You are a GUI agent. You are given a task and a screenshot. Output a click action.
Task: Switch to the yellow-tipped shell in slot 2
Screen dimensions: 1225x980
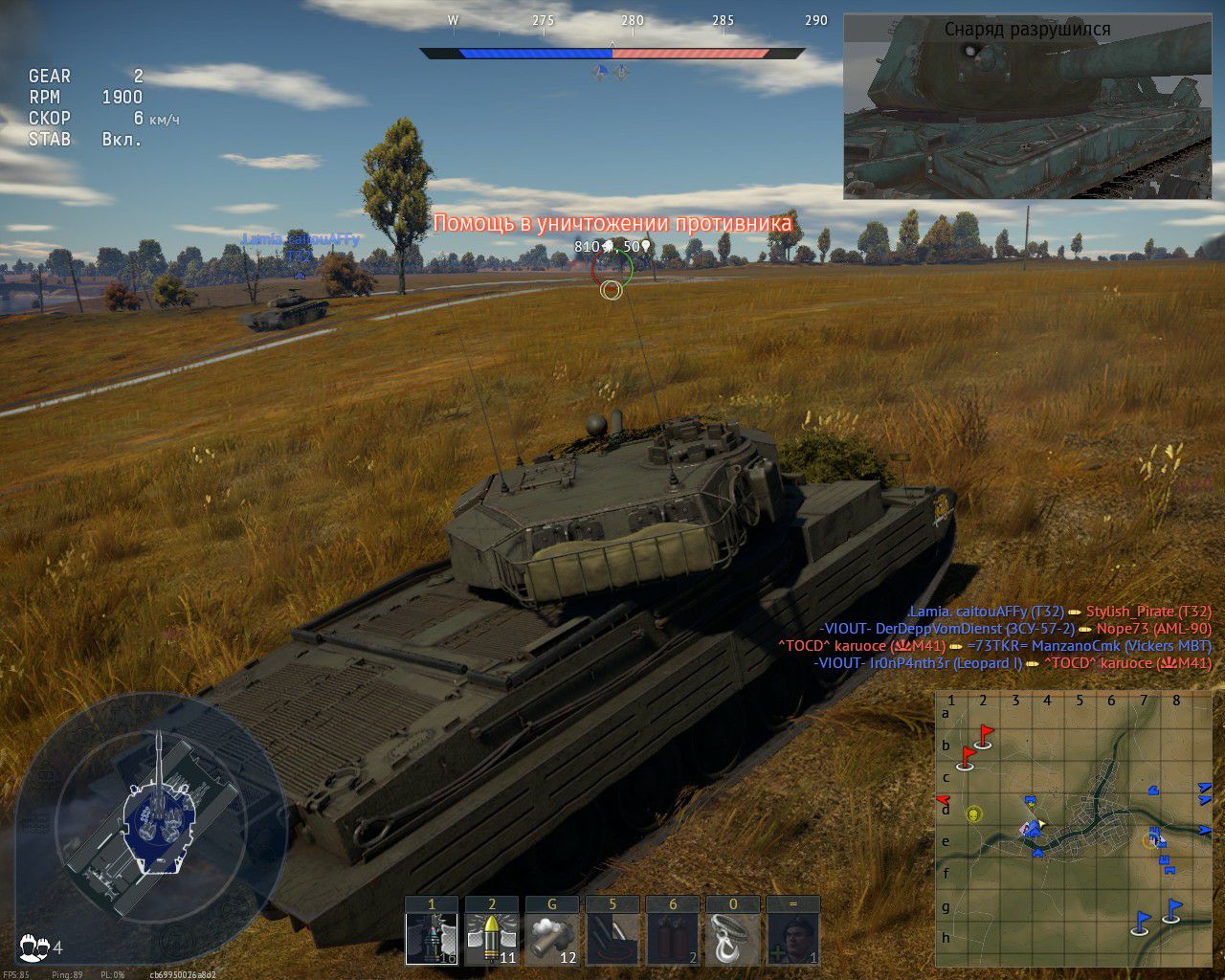[x=492, y=937]
